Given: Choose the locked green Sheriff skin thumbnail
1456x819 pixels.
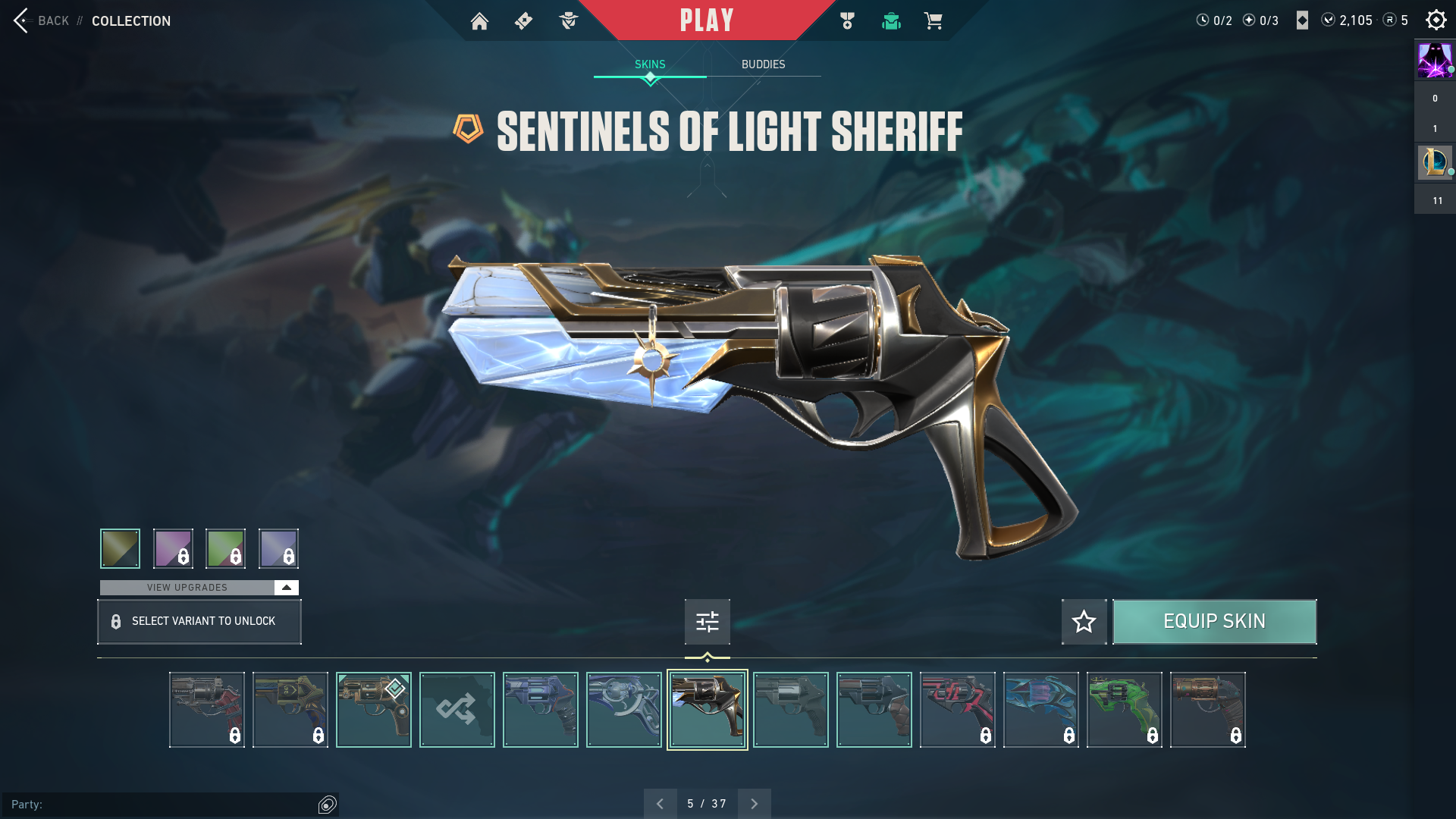Looking at the screenshot, I should tap(1124, 710).
